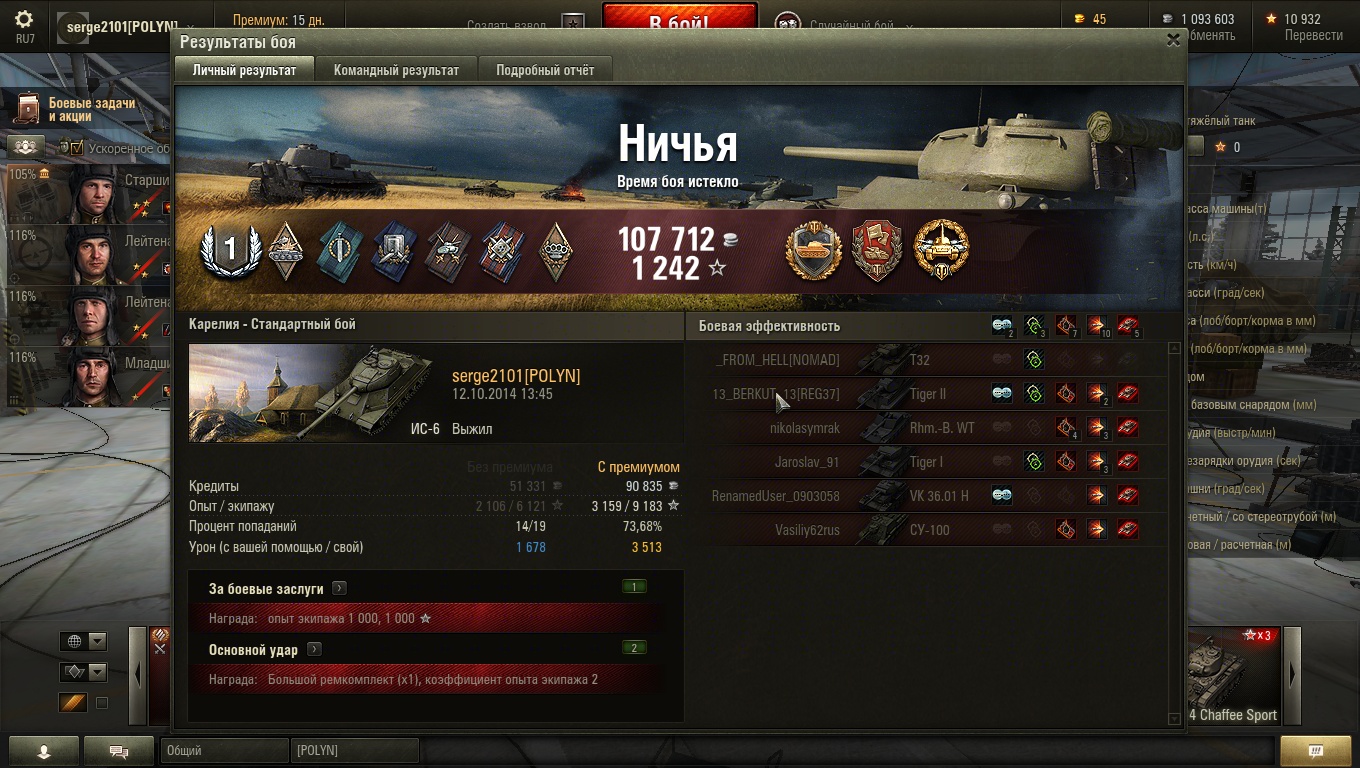The width and height of the screenshot is (1360, 768).
Task: Close the battle results window
Action: click(x=1173, y=40)
